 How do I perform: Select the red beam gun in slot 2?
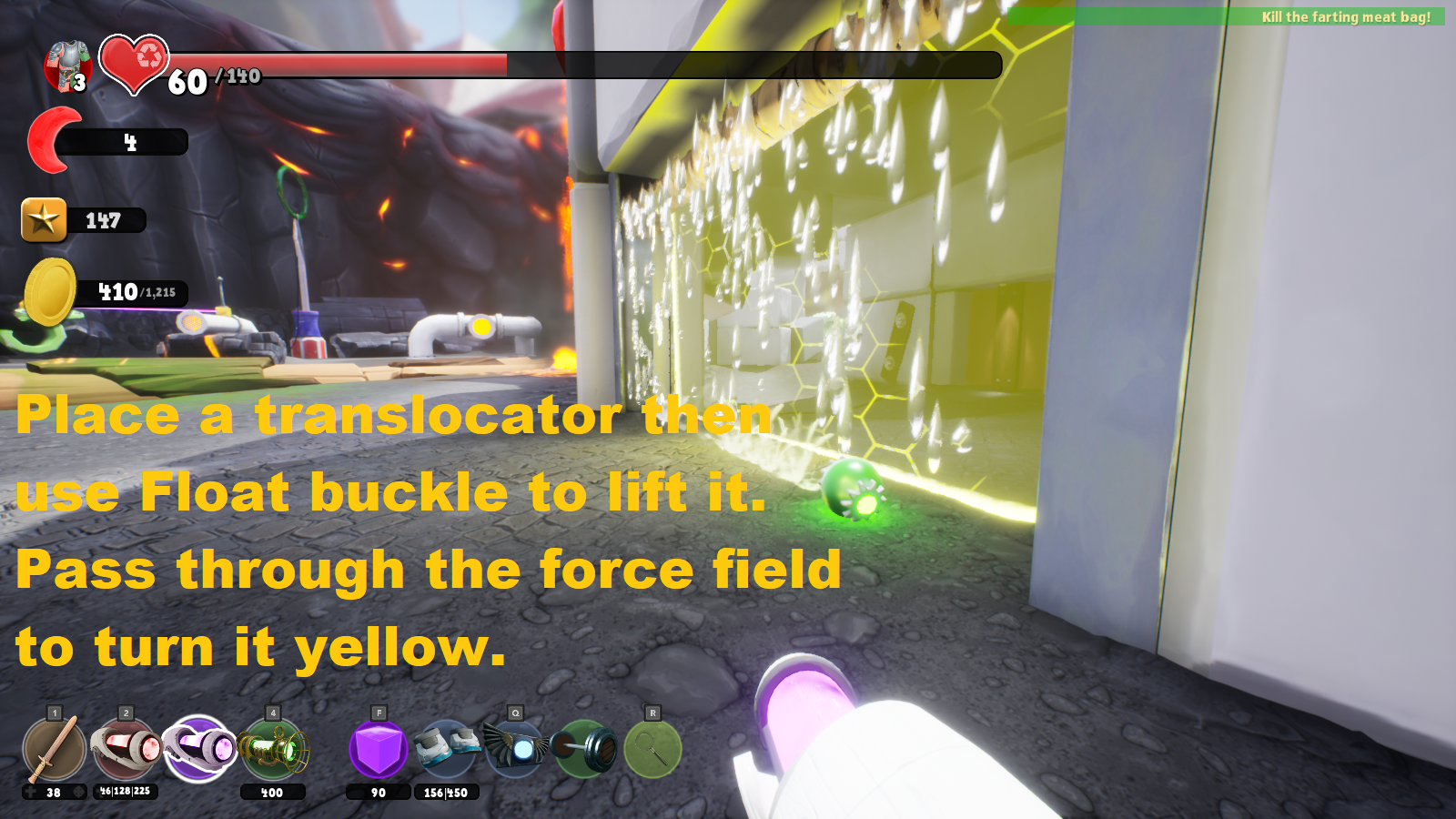click(123, 749)
